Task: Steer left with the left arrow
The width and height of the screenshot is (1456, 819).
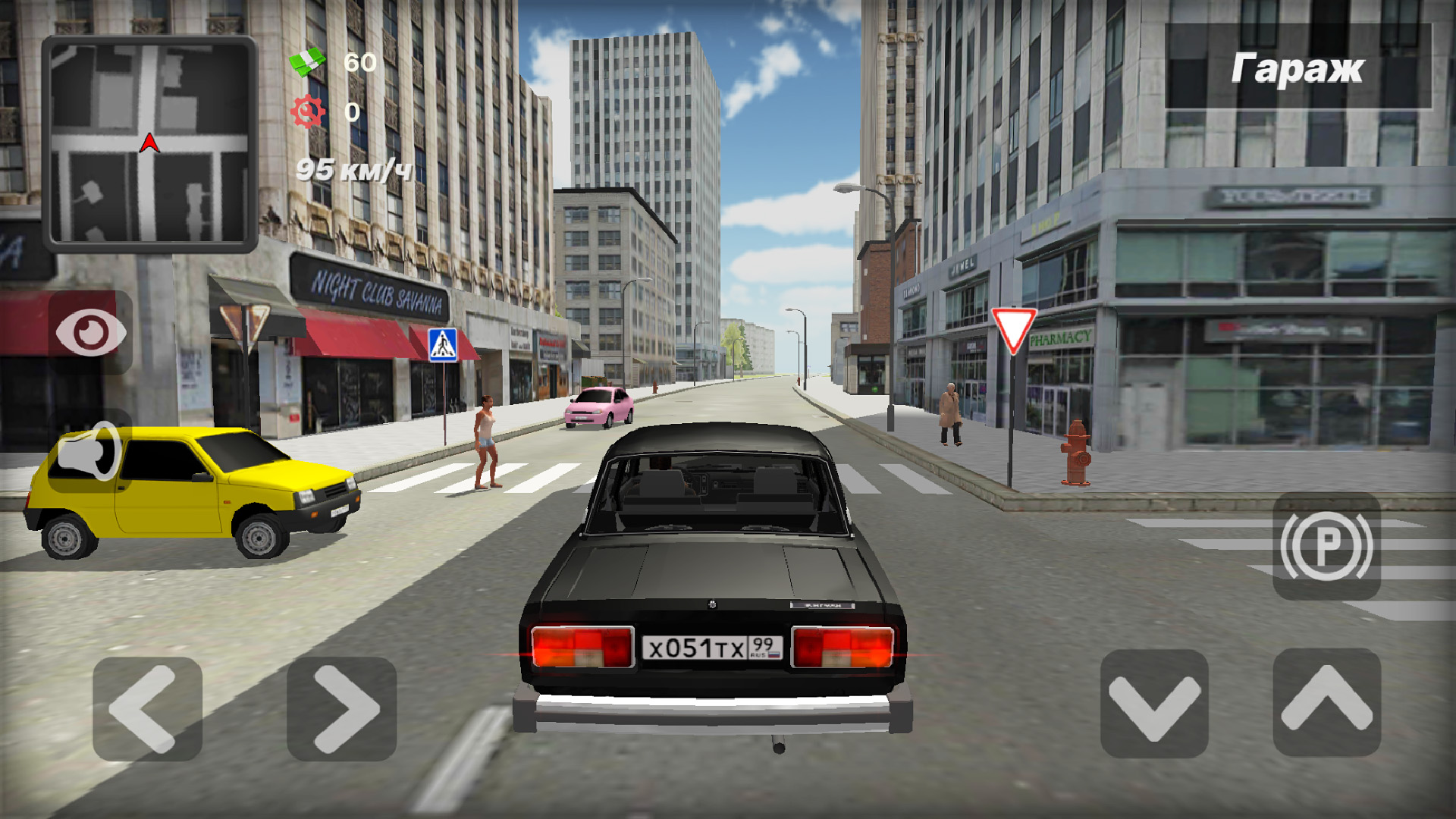Action: (x=147, y=709)
